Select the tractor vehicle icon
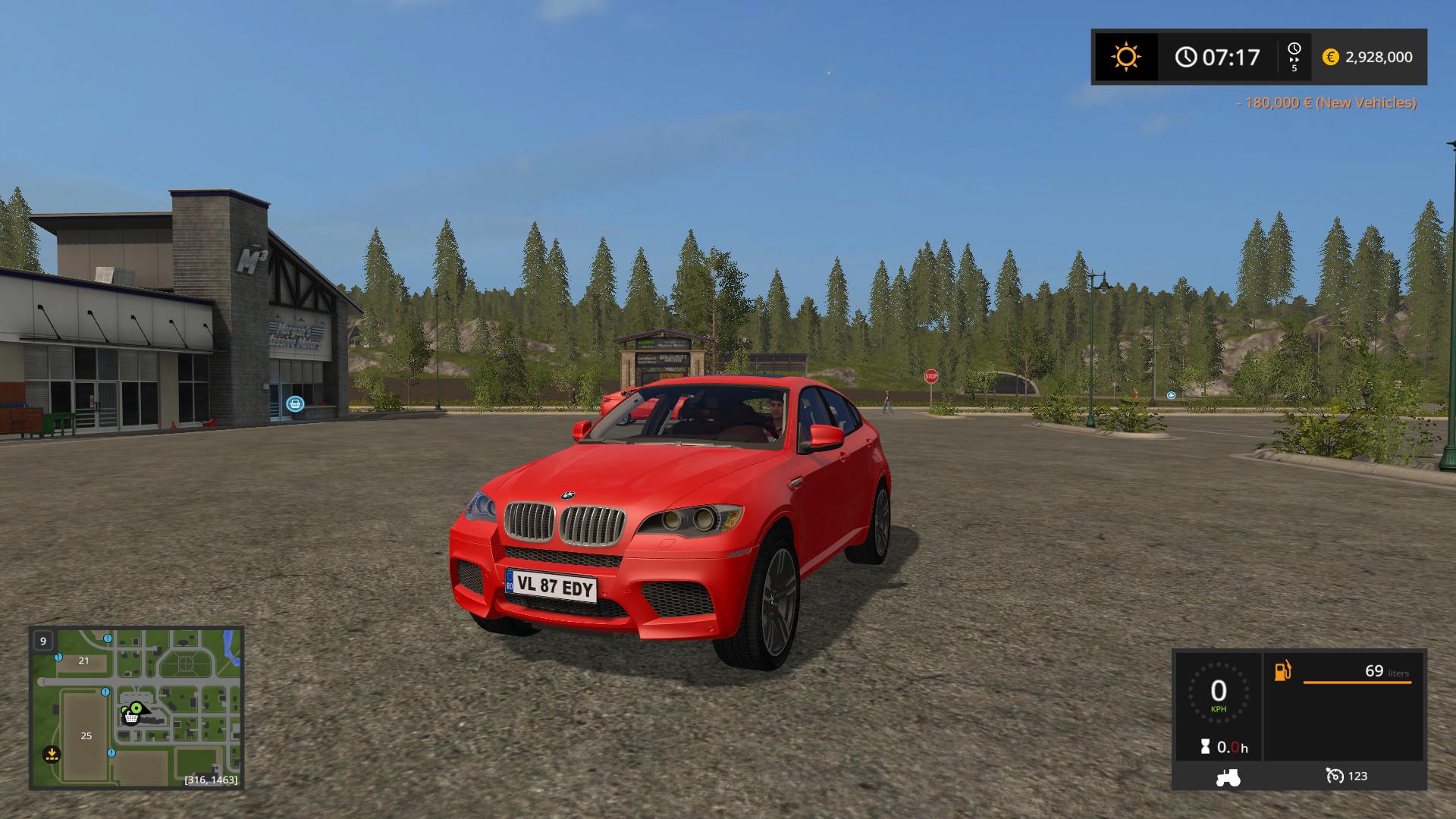This screenshot has height=819, width=1456. point(1228,777)
